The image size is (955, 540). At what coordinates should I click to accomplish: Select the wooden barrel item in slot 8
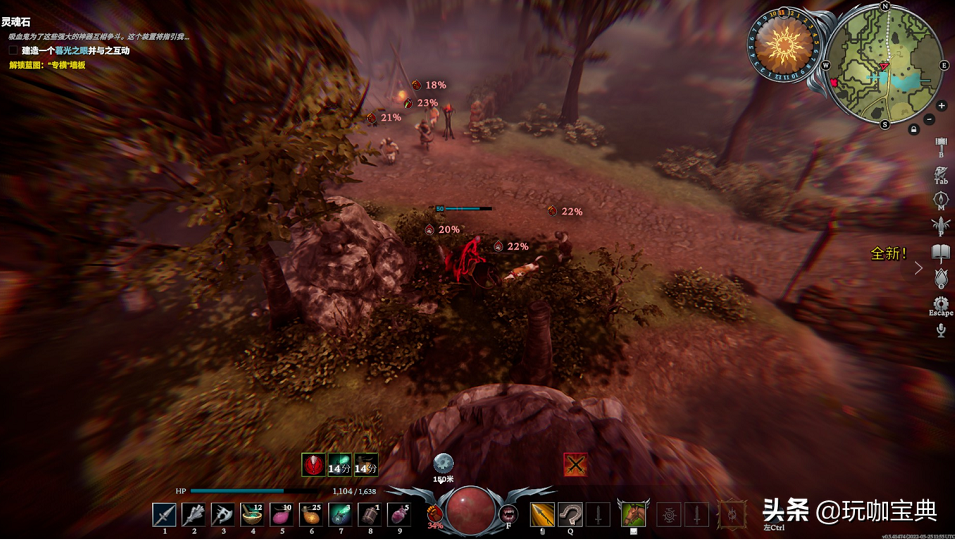[x=369, y=514]
